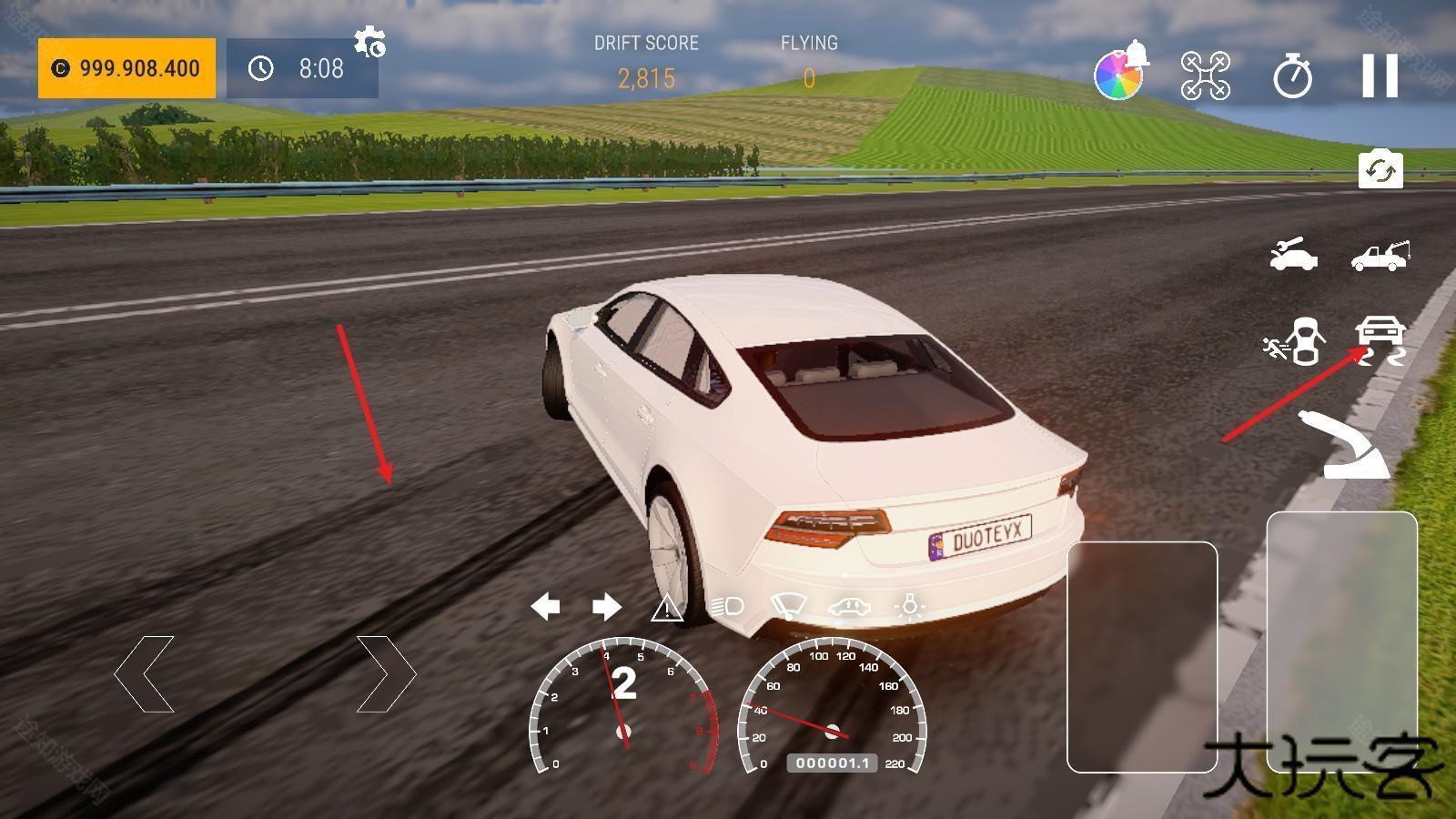Toggle the headlights

[x=727, y=606]
